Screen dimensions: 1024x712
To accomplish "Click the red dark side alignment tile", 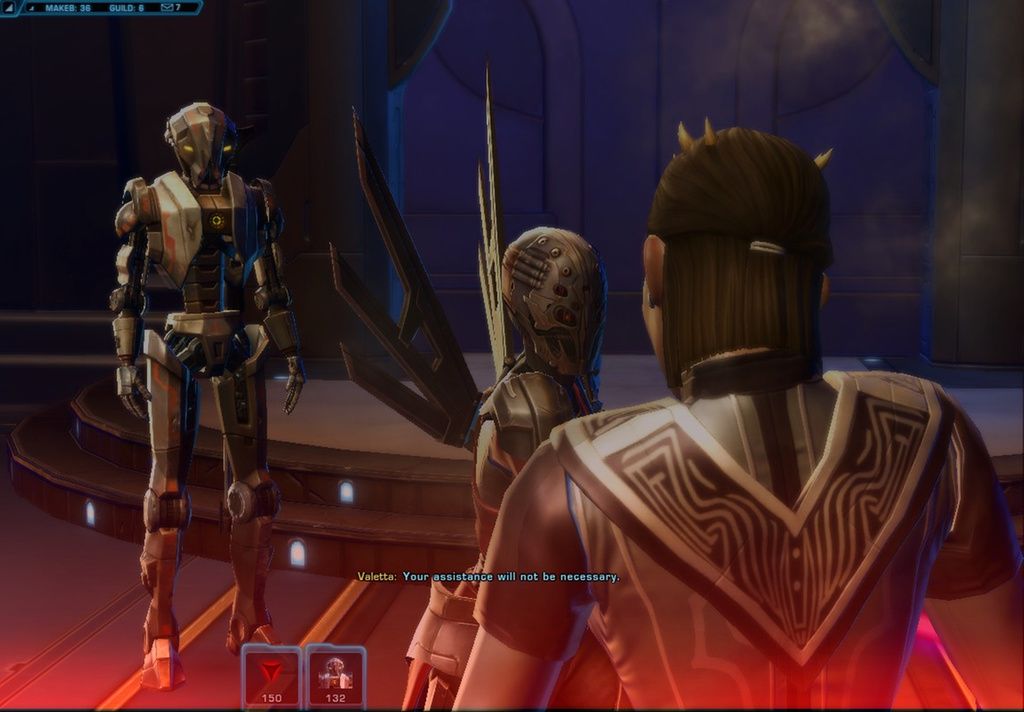I will pos(272,674).
